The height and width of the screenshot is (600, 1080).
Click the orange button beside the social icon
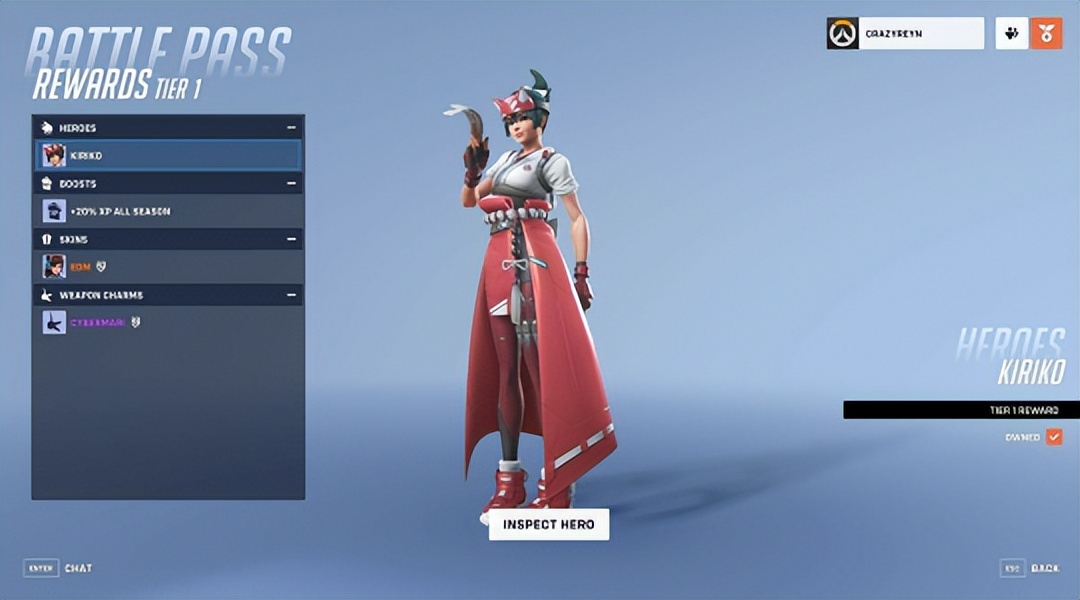coord(1046,33)
